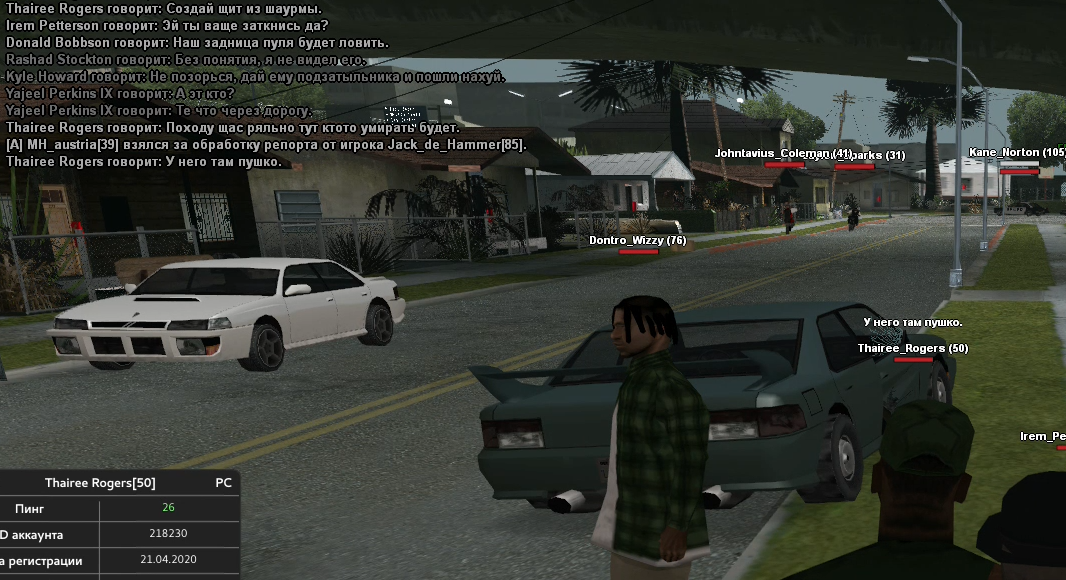The height and width of the screenshot is (580, 1066).
Task: Select the ID аккаунта row
Action: tap(120, 534)
